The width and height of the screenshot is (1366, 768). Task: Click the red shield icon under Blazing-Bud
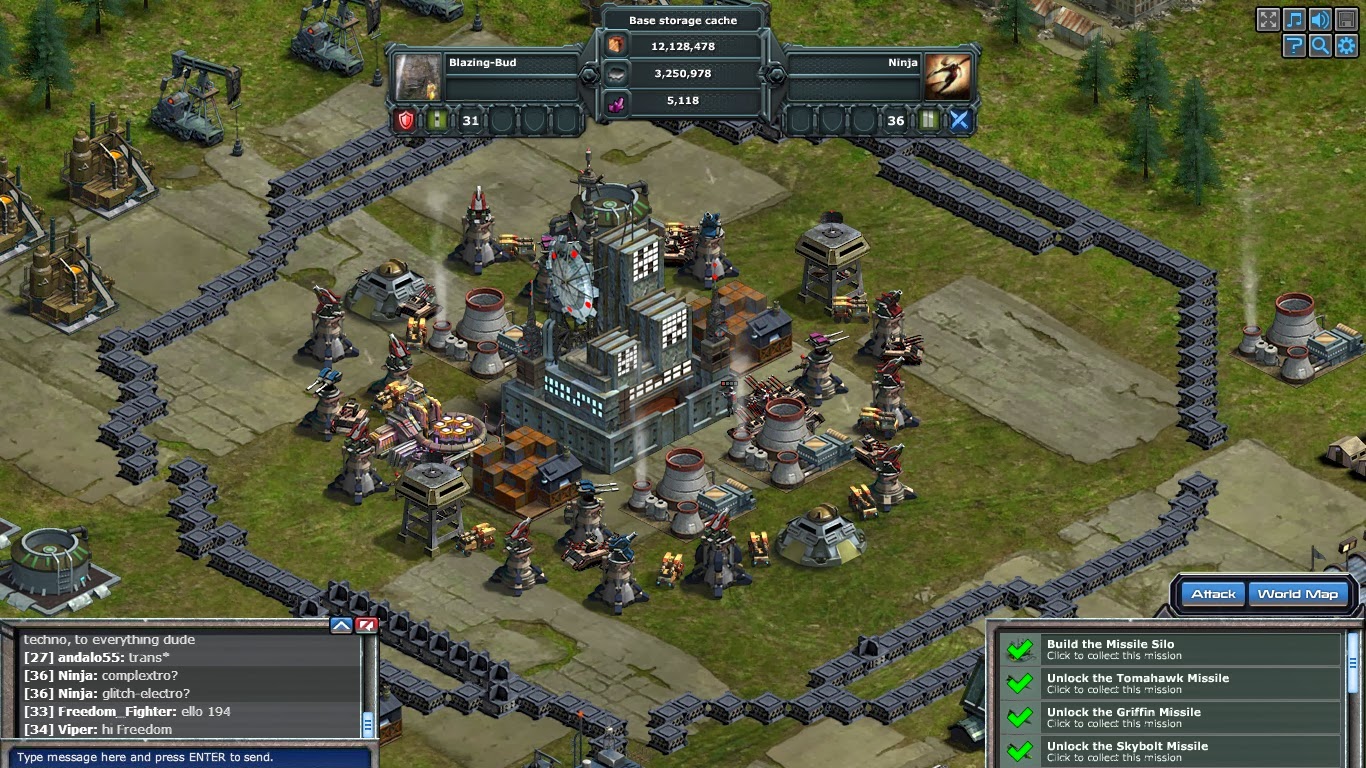405,121
